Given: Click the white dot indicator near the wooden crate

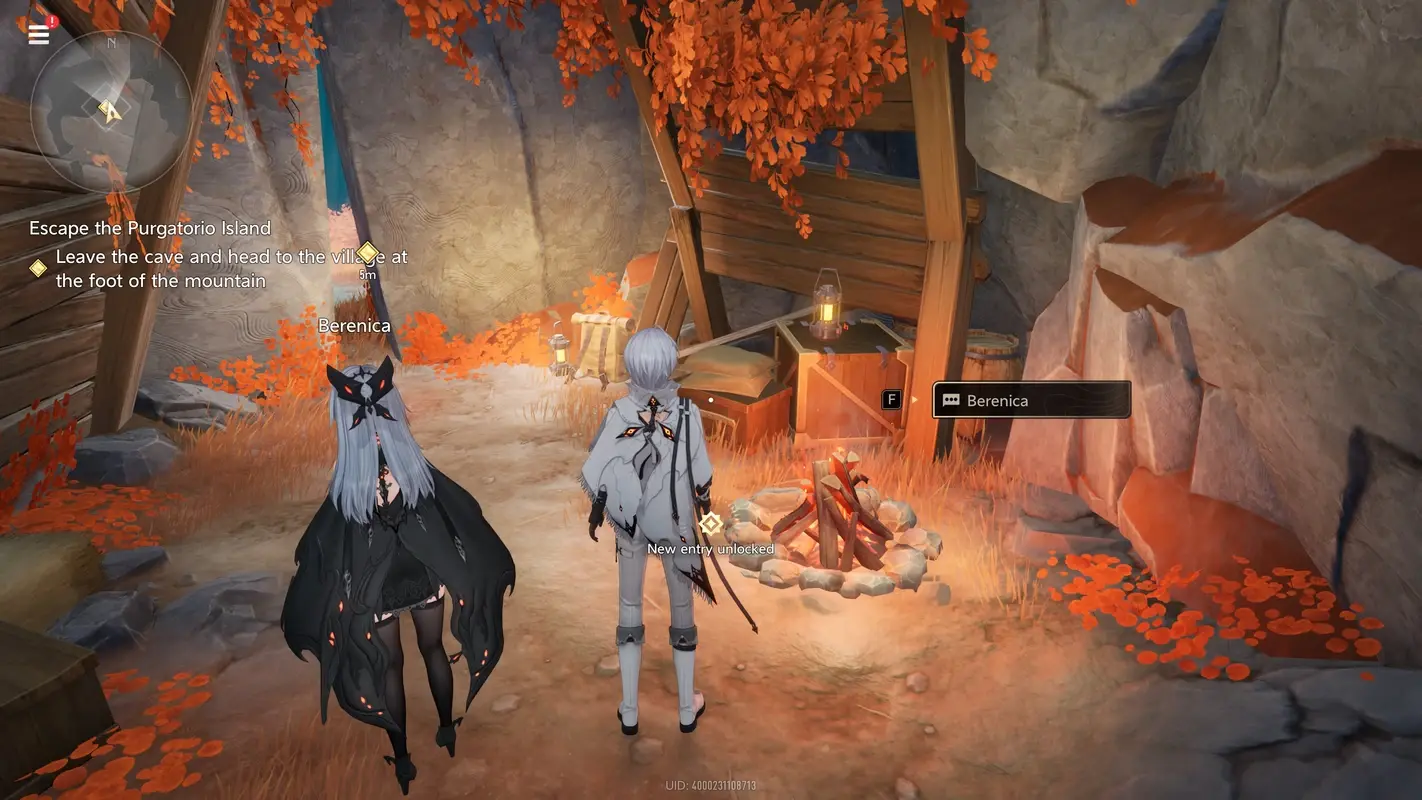Looking at the screenshot, I should [710, 398].
